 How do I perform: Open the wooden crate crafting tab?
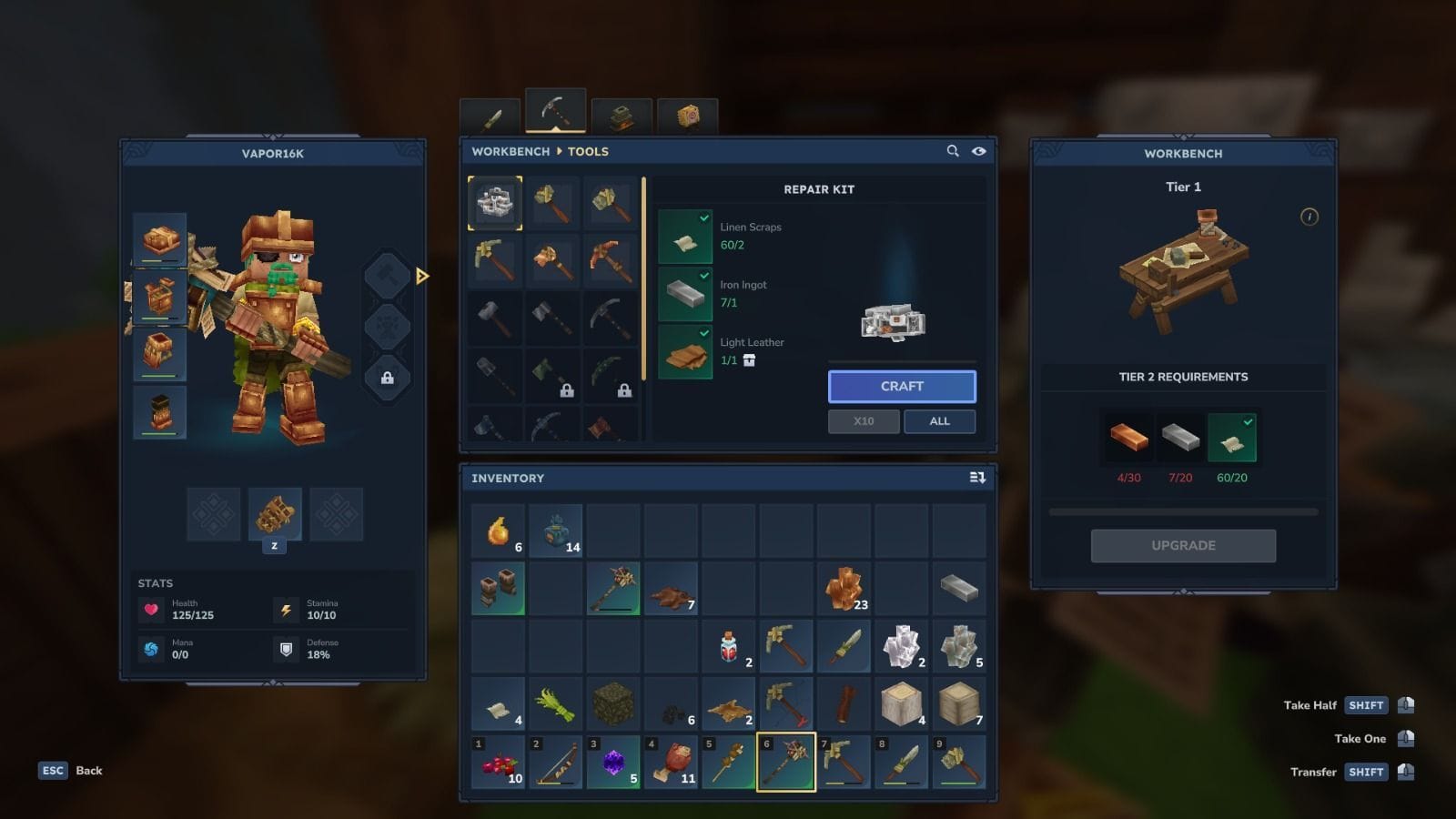point(688,116)
